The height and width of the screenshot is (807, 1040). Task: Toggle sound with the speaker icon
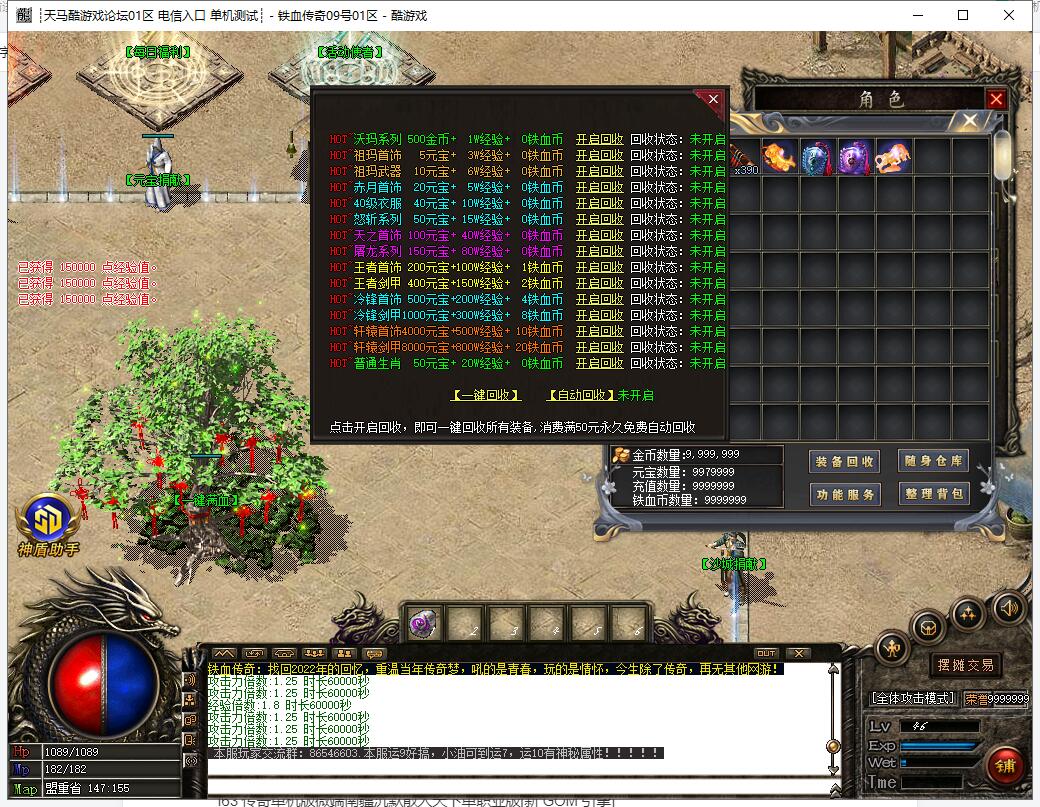(x=1008, y=607)
